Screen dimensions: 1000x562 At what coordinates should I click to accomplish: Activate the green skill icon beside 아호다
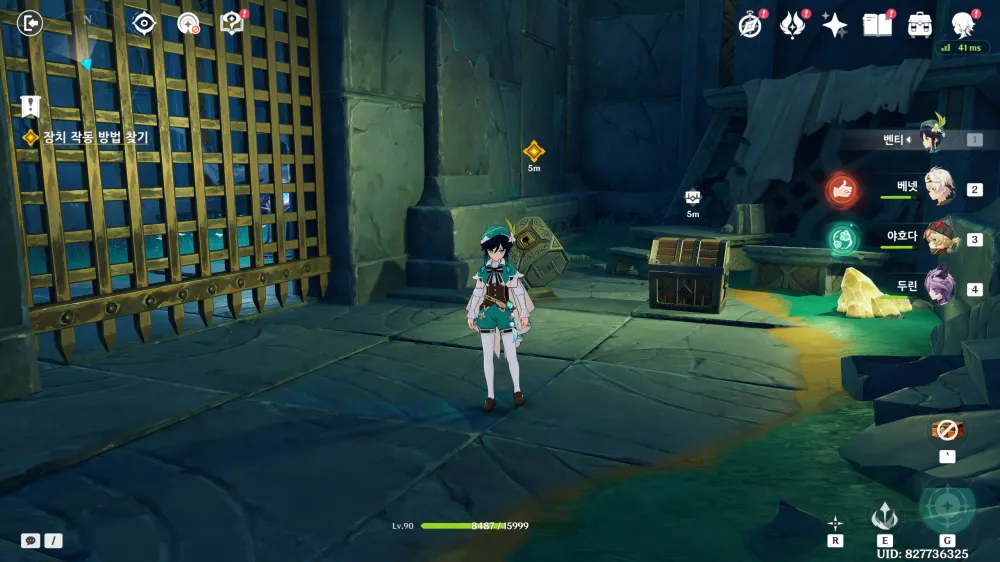(843, 239)
